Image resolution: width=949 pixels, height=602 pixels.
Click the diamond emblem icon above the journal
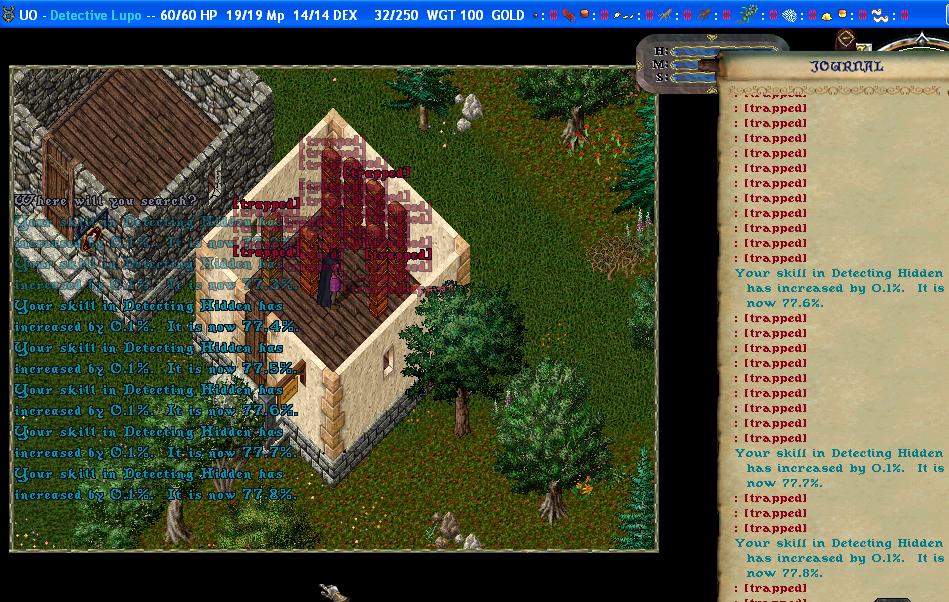point(846,39)
